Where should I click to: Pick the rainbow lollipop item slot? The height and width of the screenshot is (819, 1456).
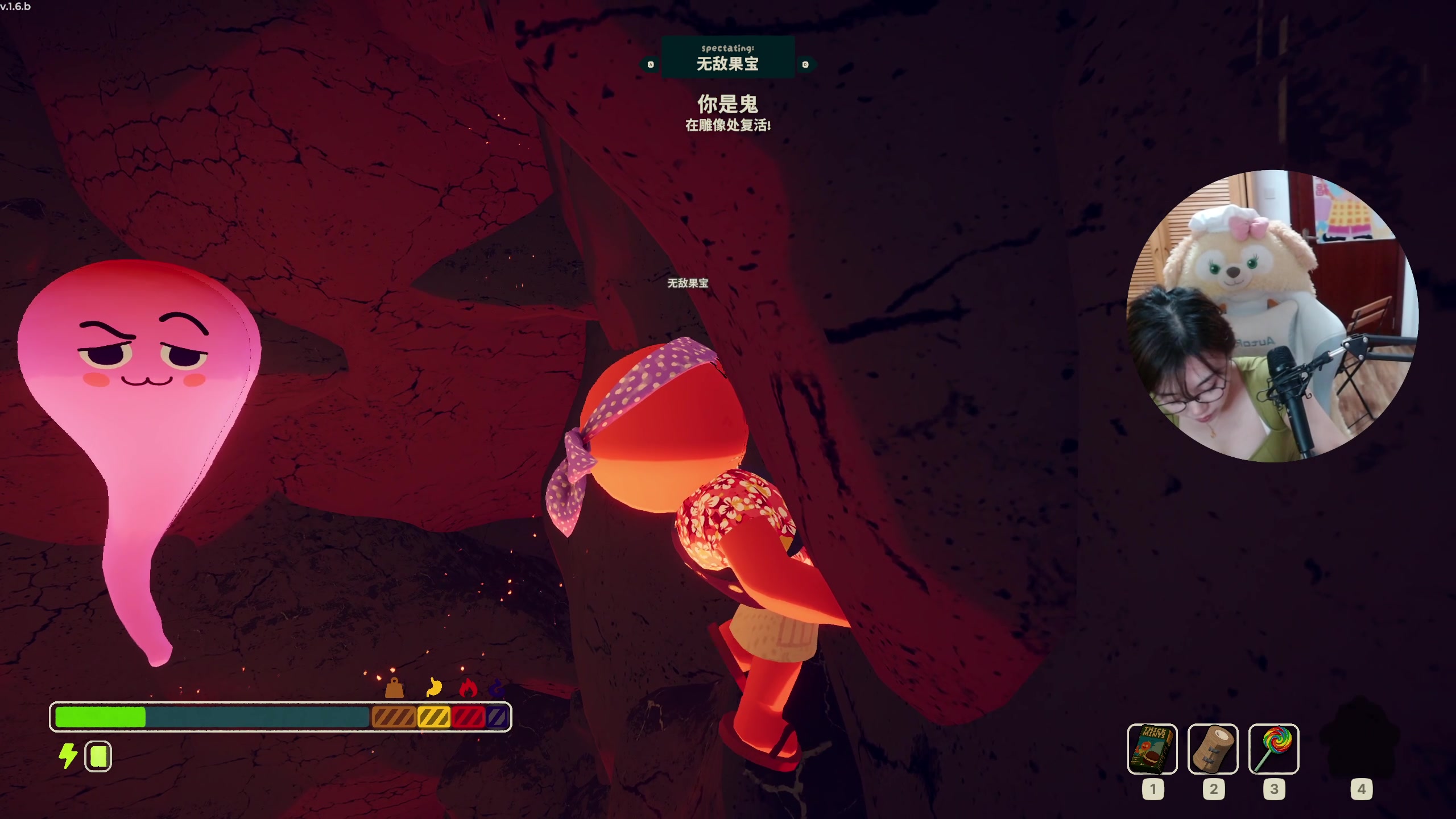pos(1273,748)
